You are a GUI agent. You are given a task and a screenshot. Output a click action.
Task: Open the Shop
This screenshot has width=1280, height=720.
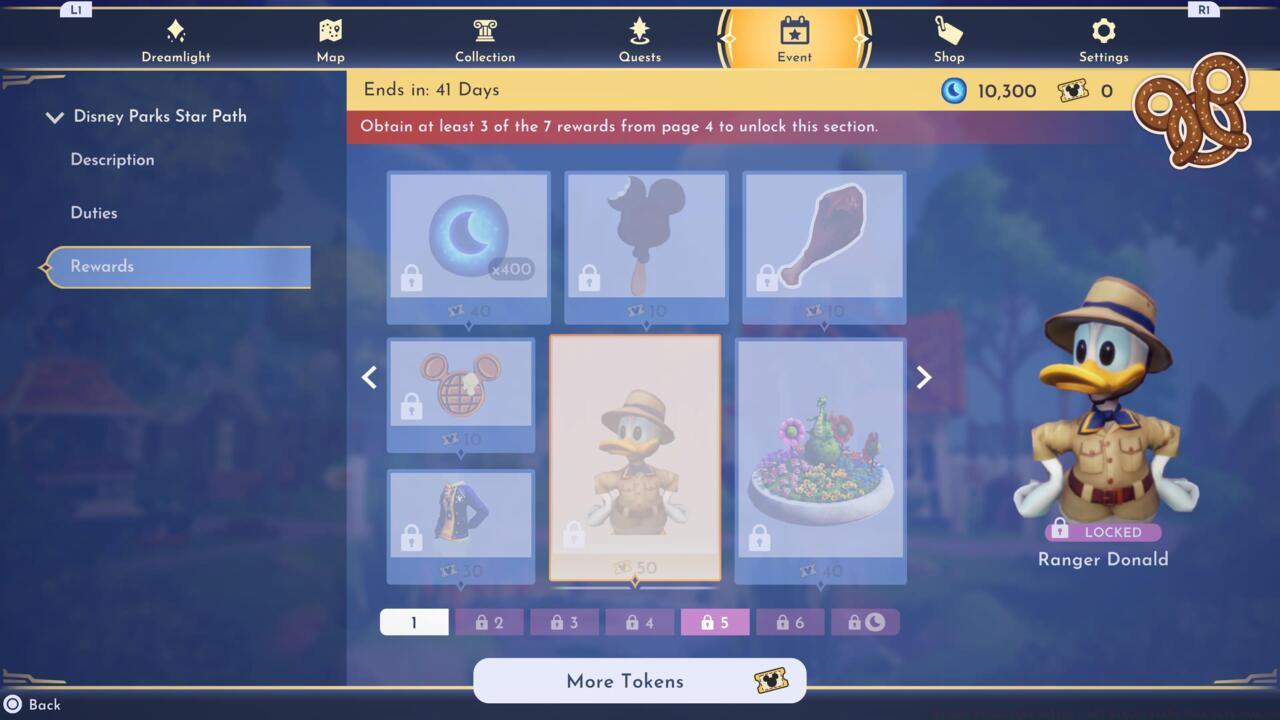point(948,38)
